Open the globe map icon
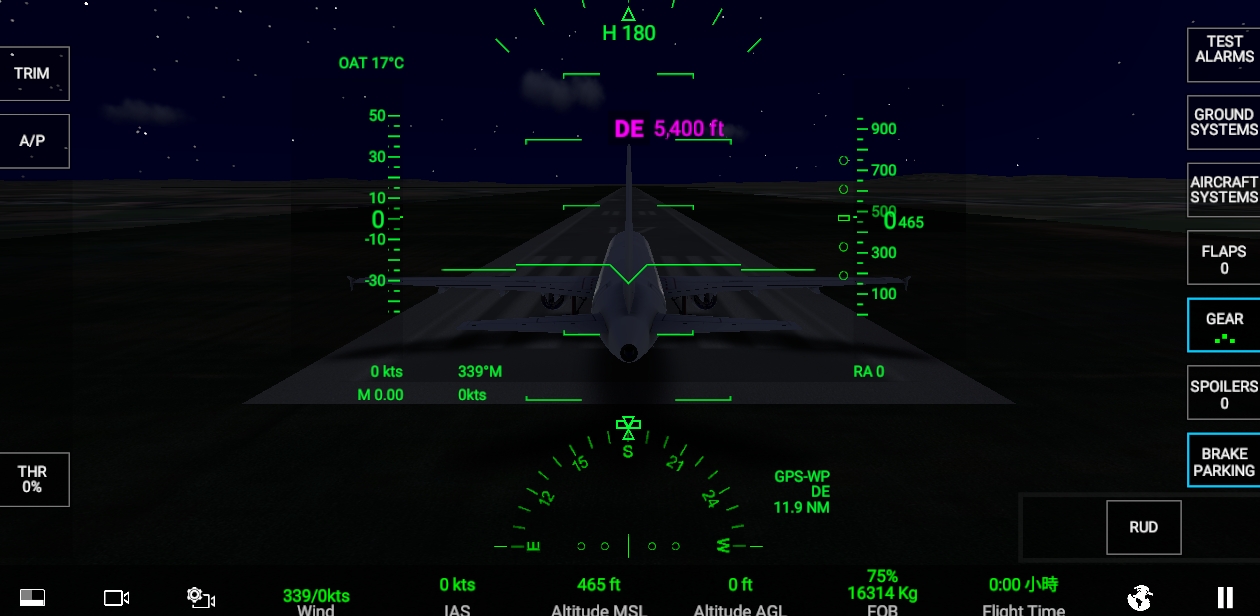This screenshot has height=616, width=1260. click(1139, 598)
